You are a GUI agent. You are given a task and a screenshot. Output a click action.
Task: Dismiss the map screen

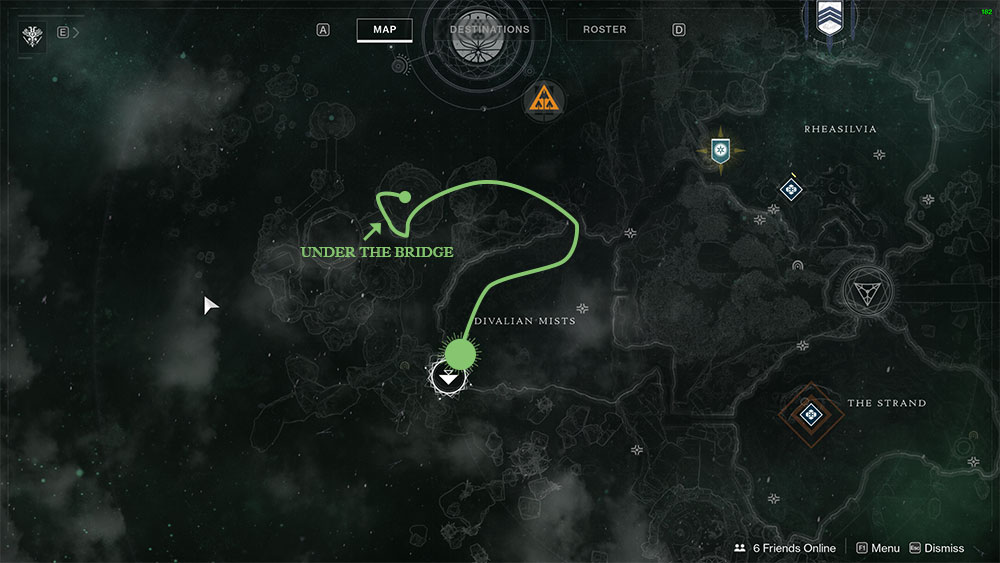pos(936,548)
